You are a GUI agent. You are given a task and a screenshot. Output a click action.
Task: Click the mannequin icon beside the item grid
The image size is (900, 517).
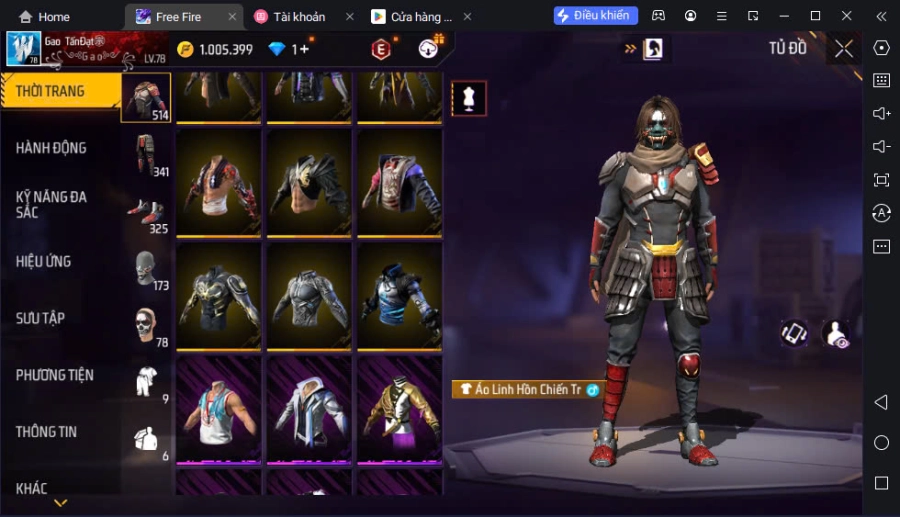pyautogui.click(x=468, y=98)
